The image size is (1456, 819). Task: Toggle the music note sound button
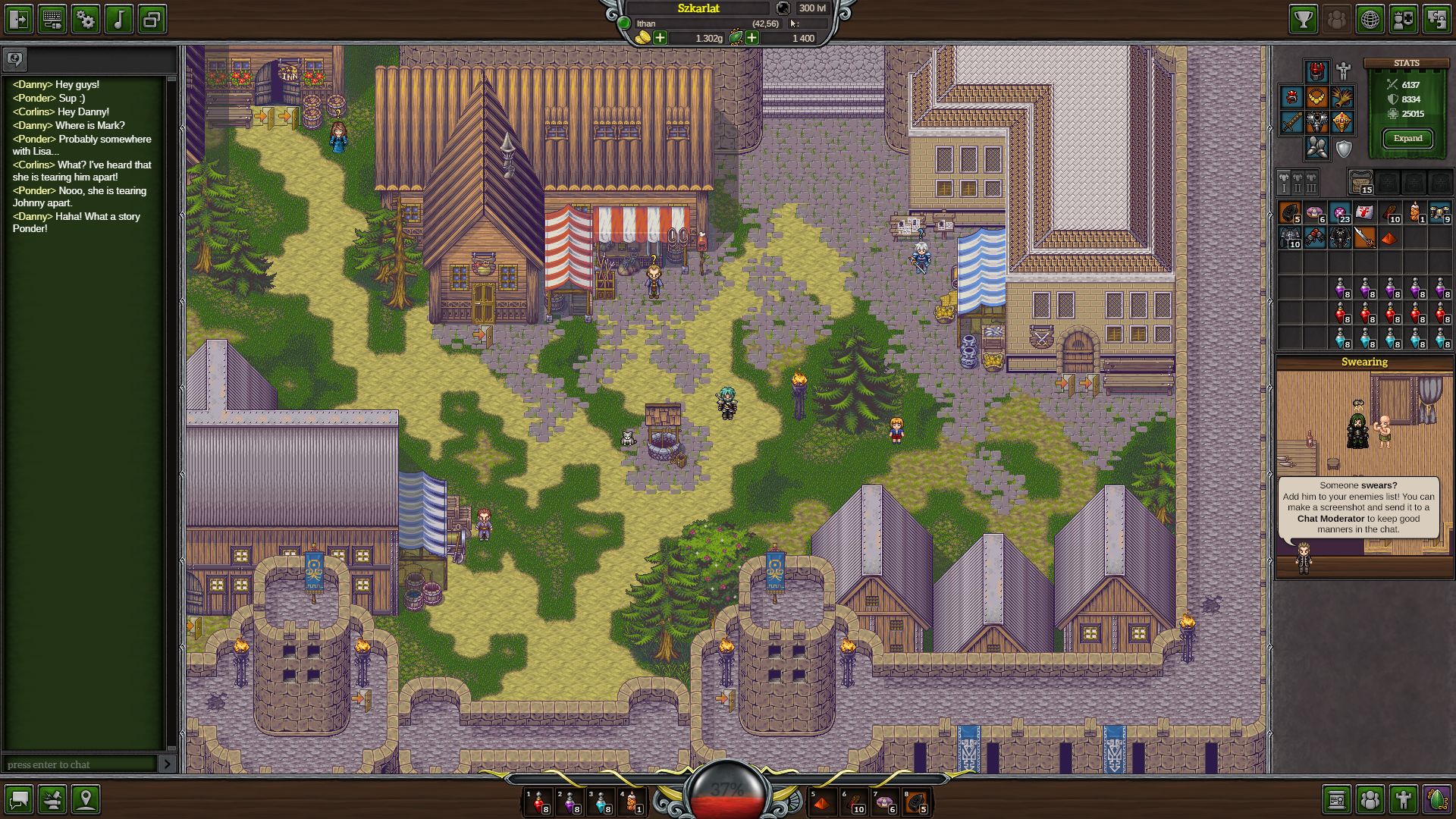(118, 19)
